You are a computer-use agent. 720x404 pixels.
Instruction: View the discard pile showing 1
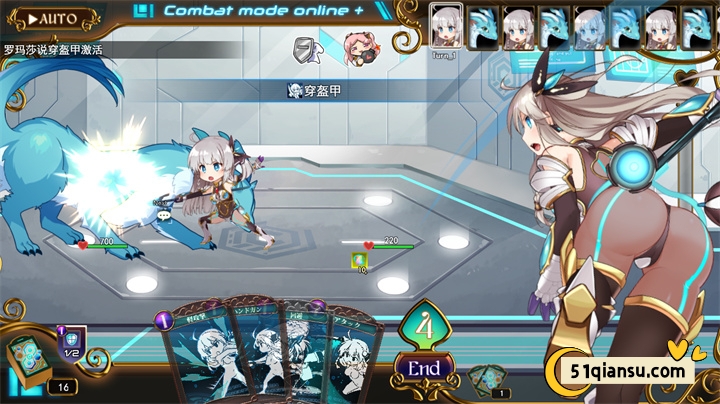tap(487, 380)
